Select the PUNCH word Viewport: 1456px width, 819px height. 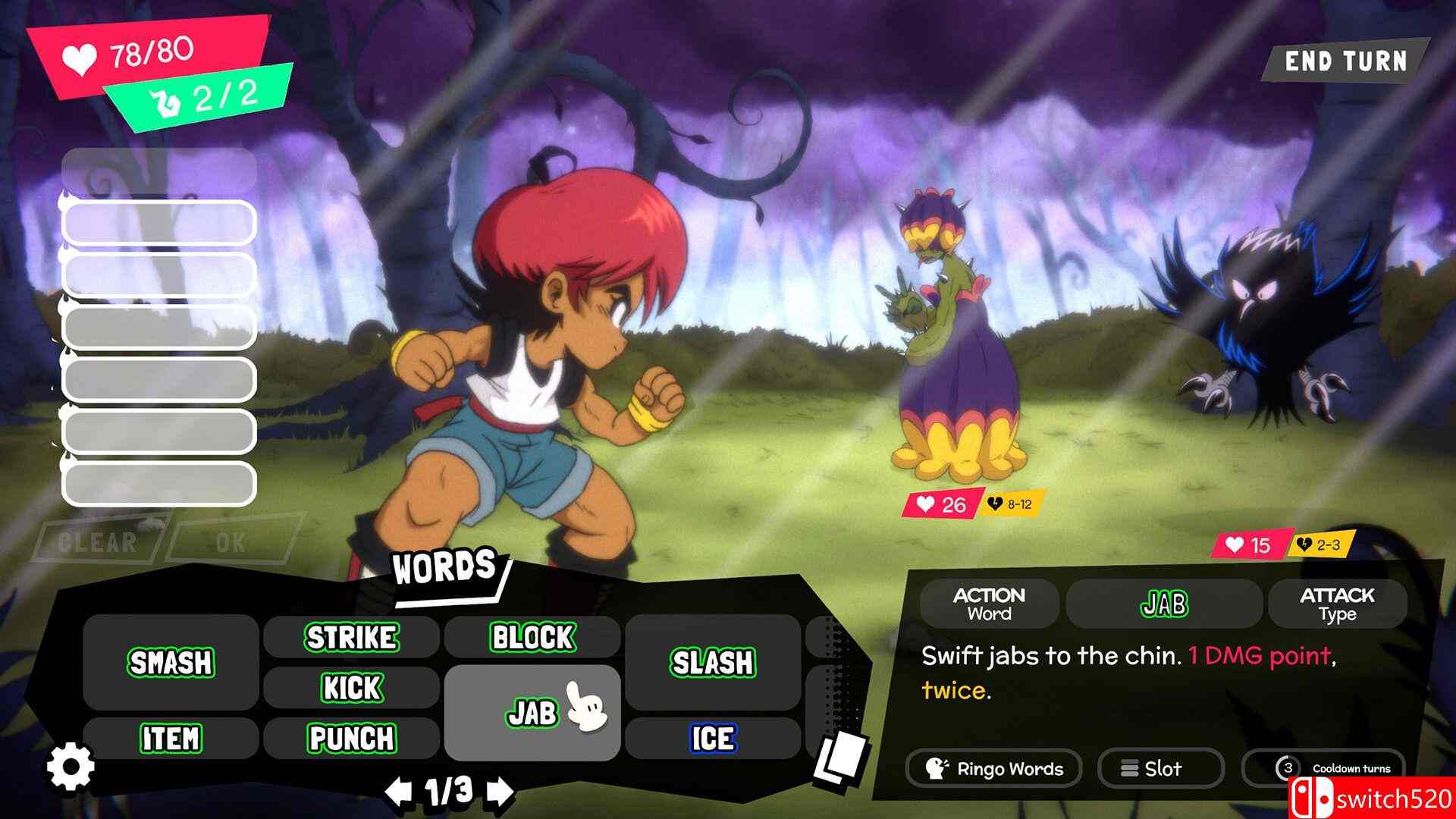(351, 738)
